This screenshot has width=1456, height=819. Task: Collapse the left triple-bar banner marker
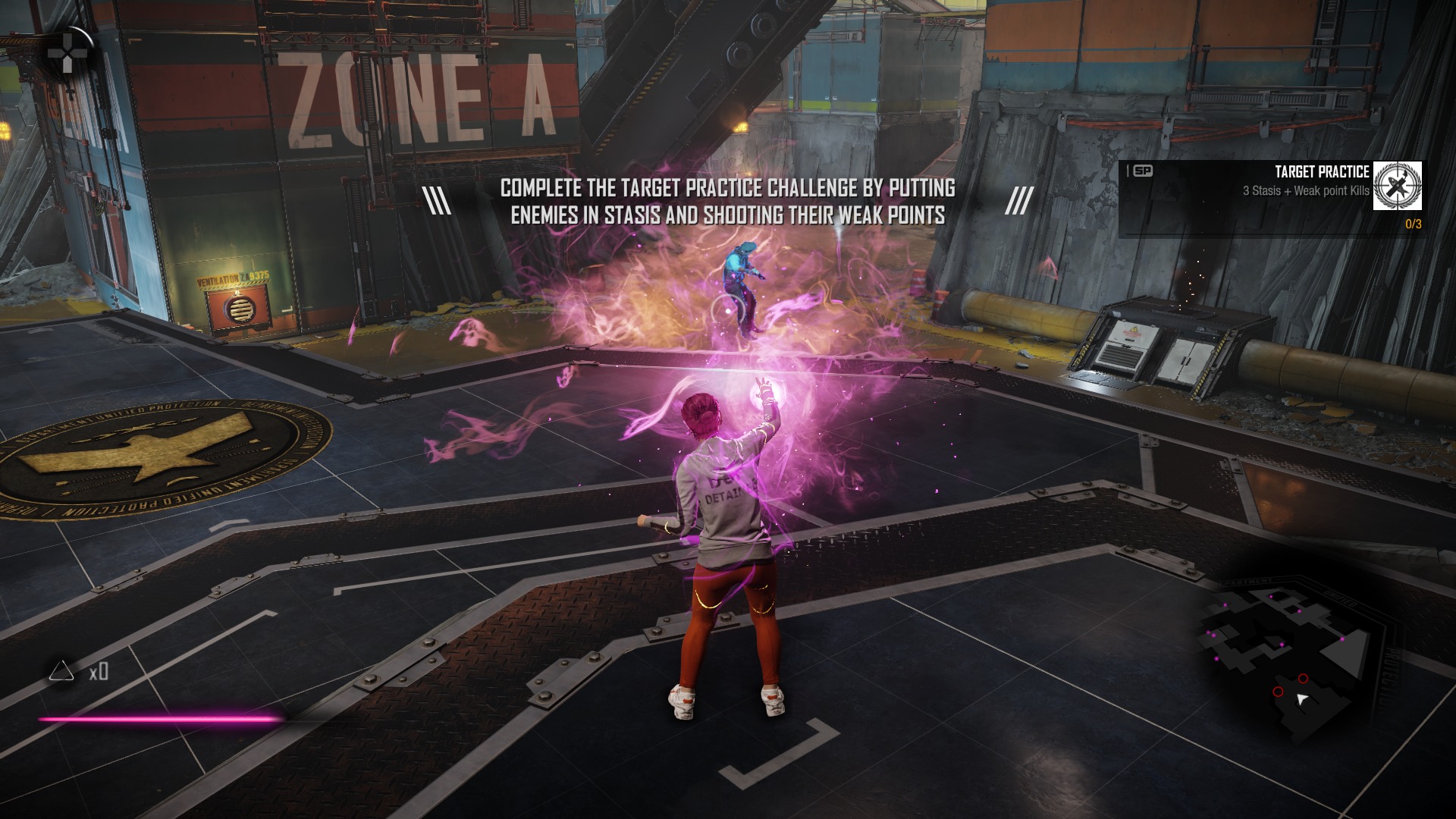436,199
